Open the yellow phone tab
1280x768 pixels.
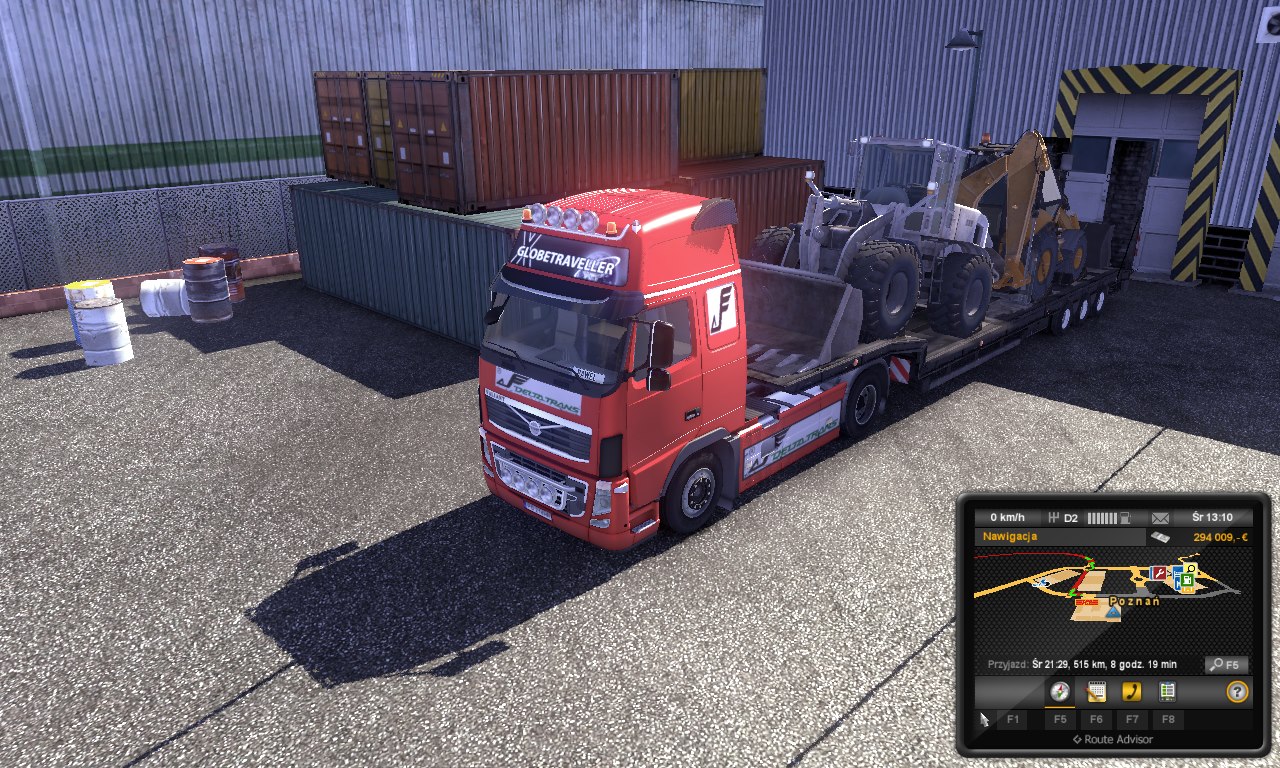[1132, 691]
